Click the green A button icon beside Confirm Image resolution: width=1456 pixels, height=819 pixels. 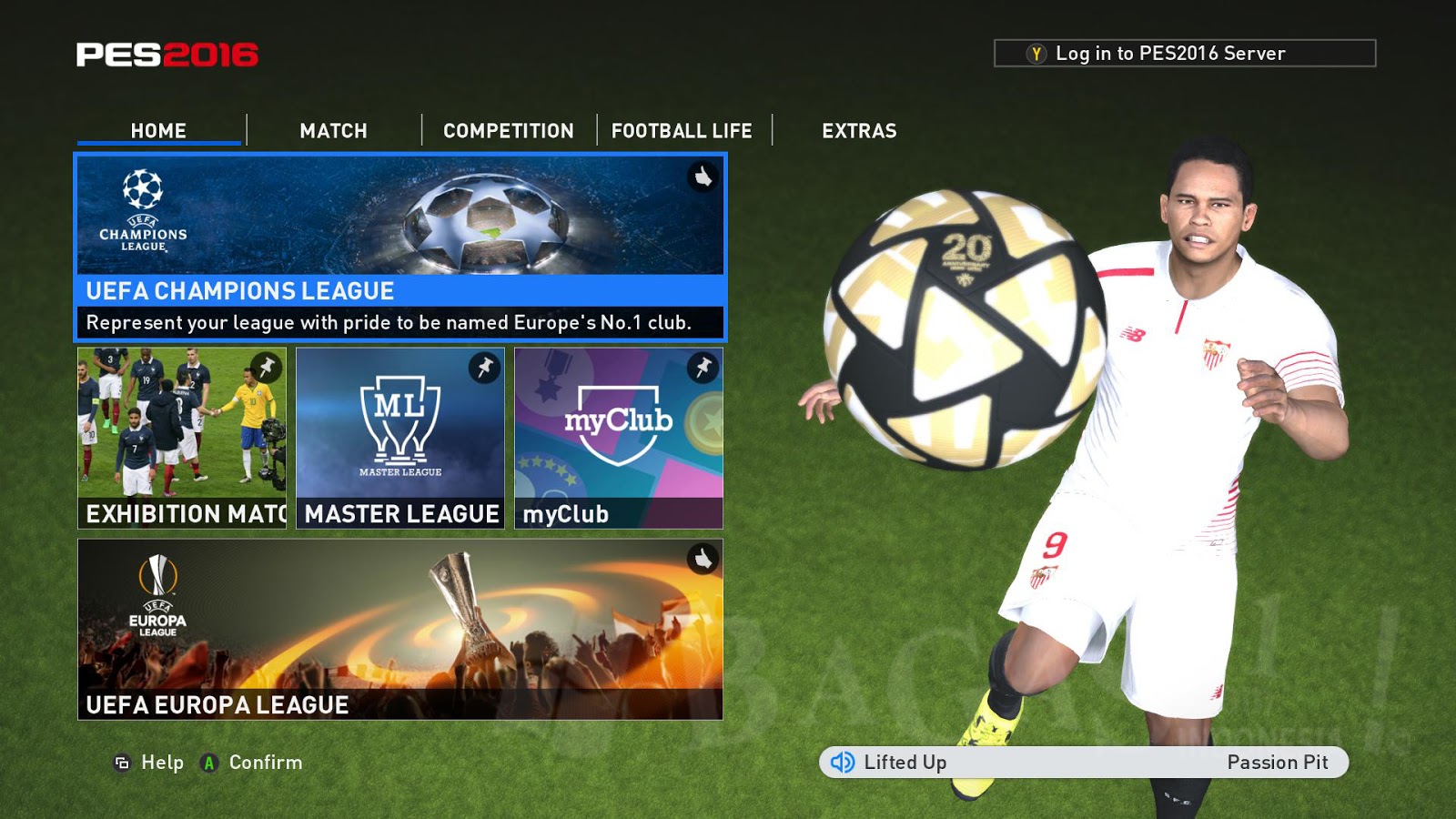pyautogui.click(x=207, y=763)
